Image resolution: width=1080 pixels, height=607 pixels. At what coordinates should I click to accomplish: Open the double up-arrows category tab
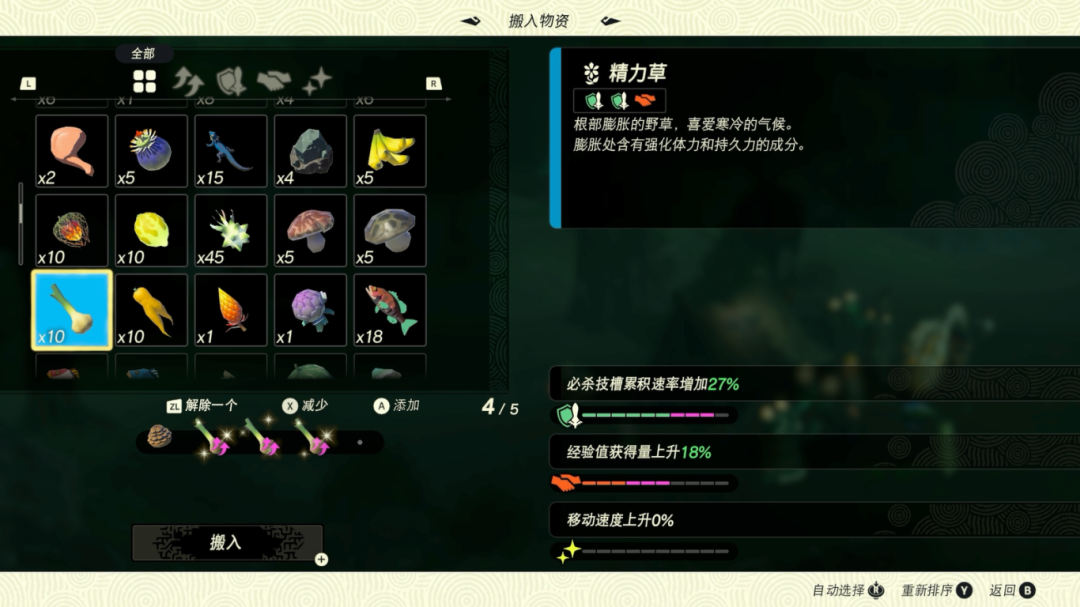click(x=187, y=81)
